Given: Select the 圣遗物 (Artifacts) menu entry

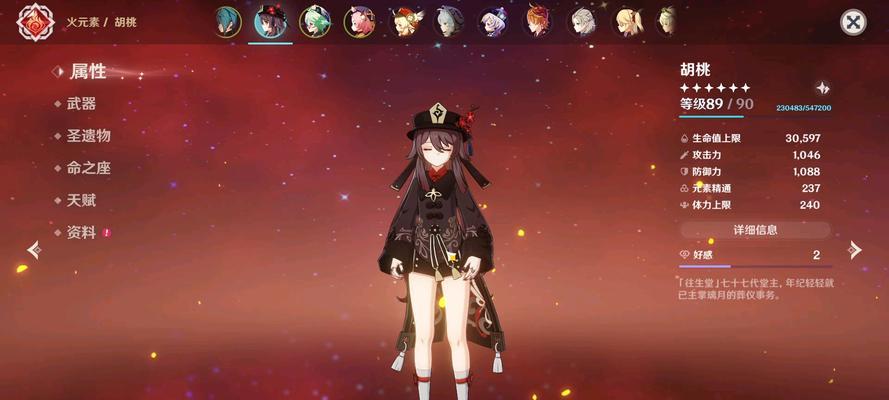Looking at the screenshot, I should coord(88,136).
